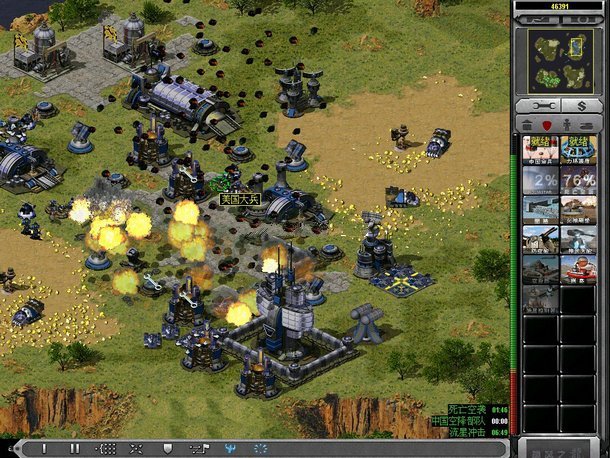Screen dimensions: 610x458
Task: Select the anti-air gun defense cameo
Action: pos(540,239)
